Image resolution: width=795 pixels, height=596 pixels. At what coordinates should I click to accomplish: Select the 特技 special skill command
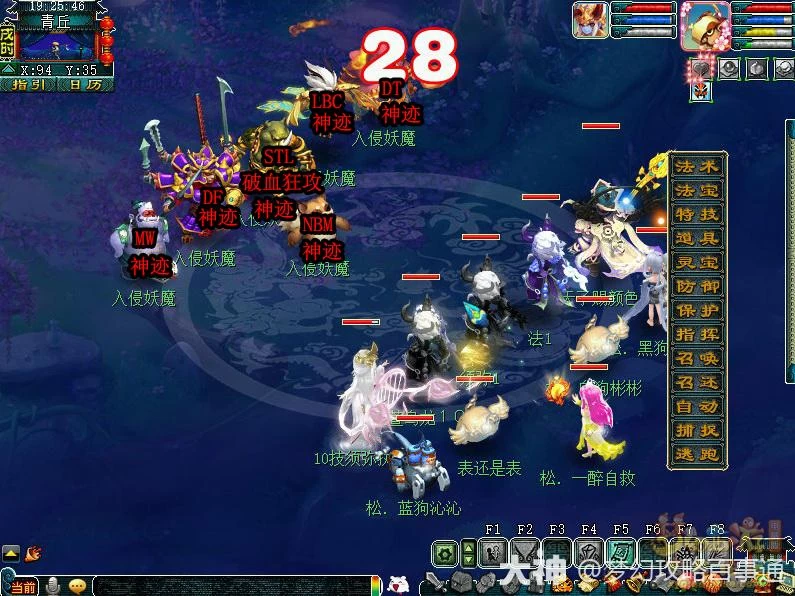click(697, 215)
